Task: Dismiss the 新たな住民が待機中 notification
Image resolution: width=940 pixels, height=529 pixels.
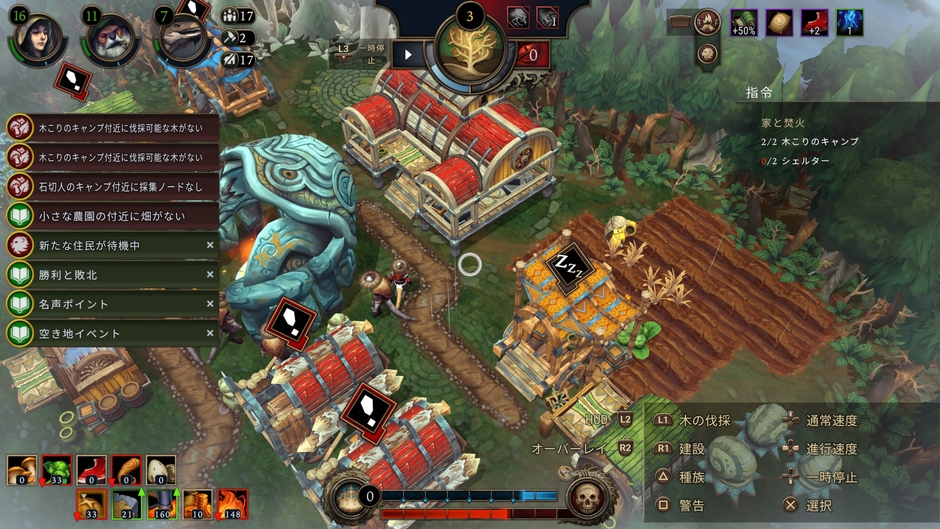Action: point(210,245)
